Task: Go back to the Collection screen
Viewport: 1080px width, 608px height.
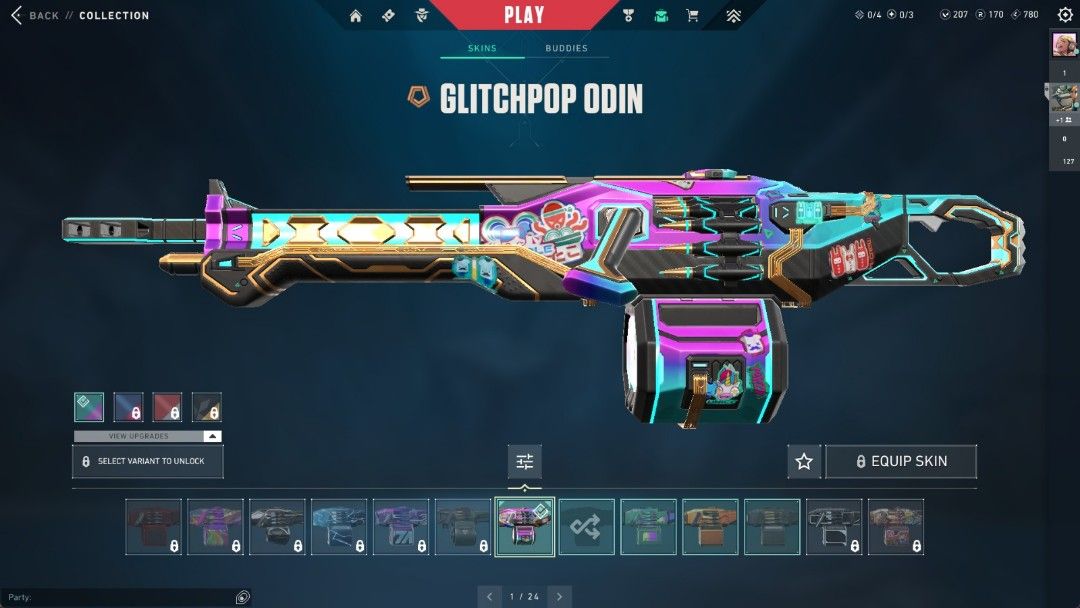Action: 35,16
